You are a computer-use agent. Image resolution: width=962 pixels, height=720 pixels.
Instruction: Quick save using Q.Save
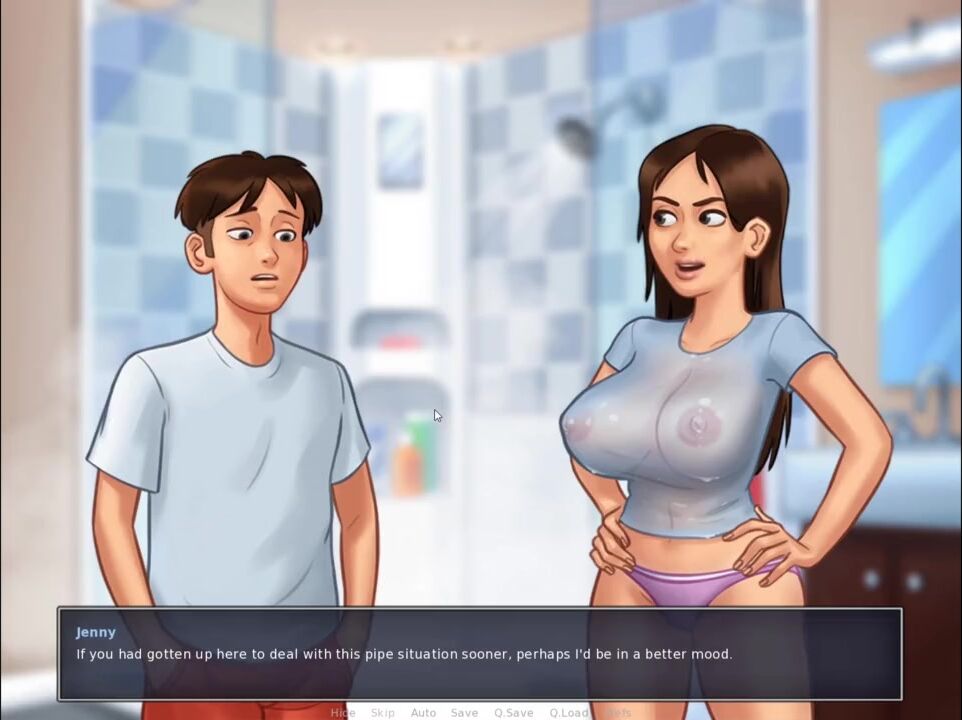(513, 712)
